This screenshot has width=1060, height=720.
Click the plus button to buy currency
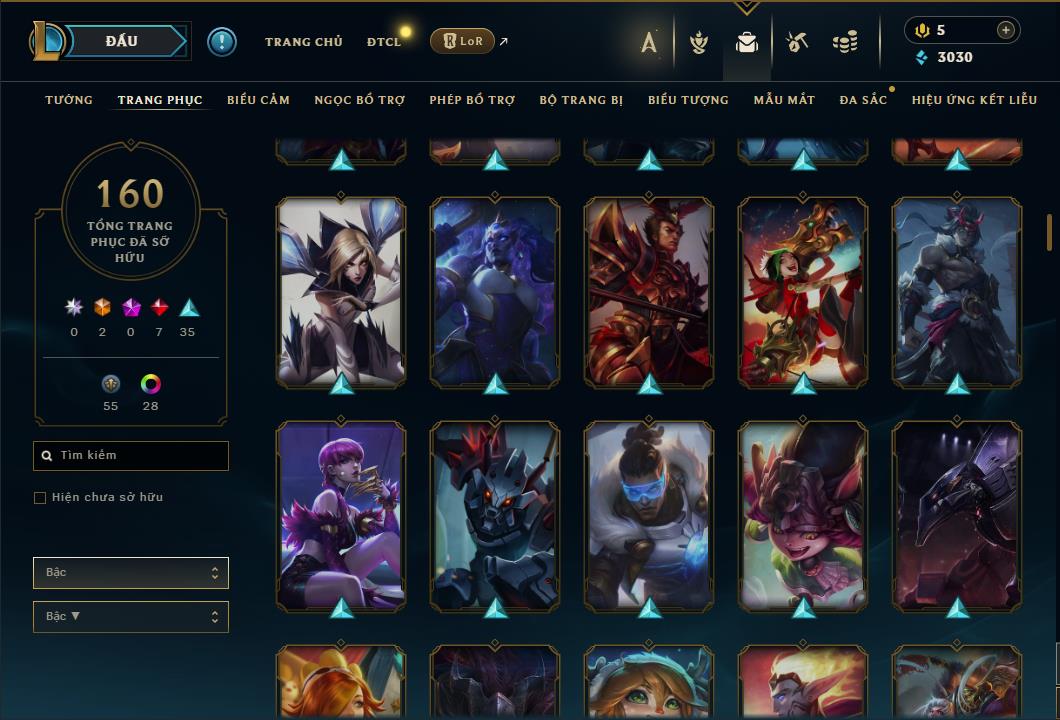click(1005, 30)
